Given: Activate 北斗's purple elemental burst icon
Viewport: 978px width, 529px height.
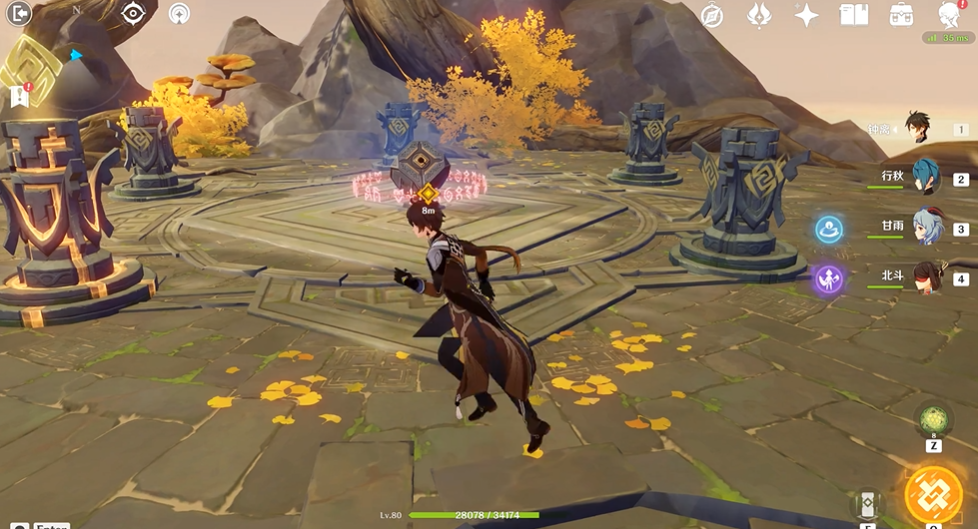Looking at the screenshot, I should [x=828, y=279].
